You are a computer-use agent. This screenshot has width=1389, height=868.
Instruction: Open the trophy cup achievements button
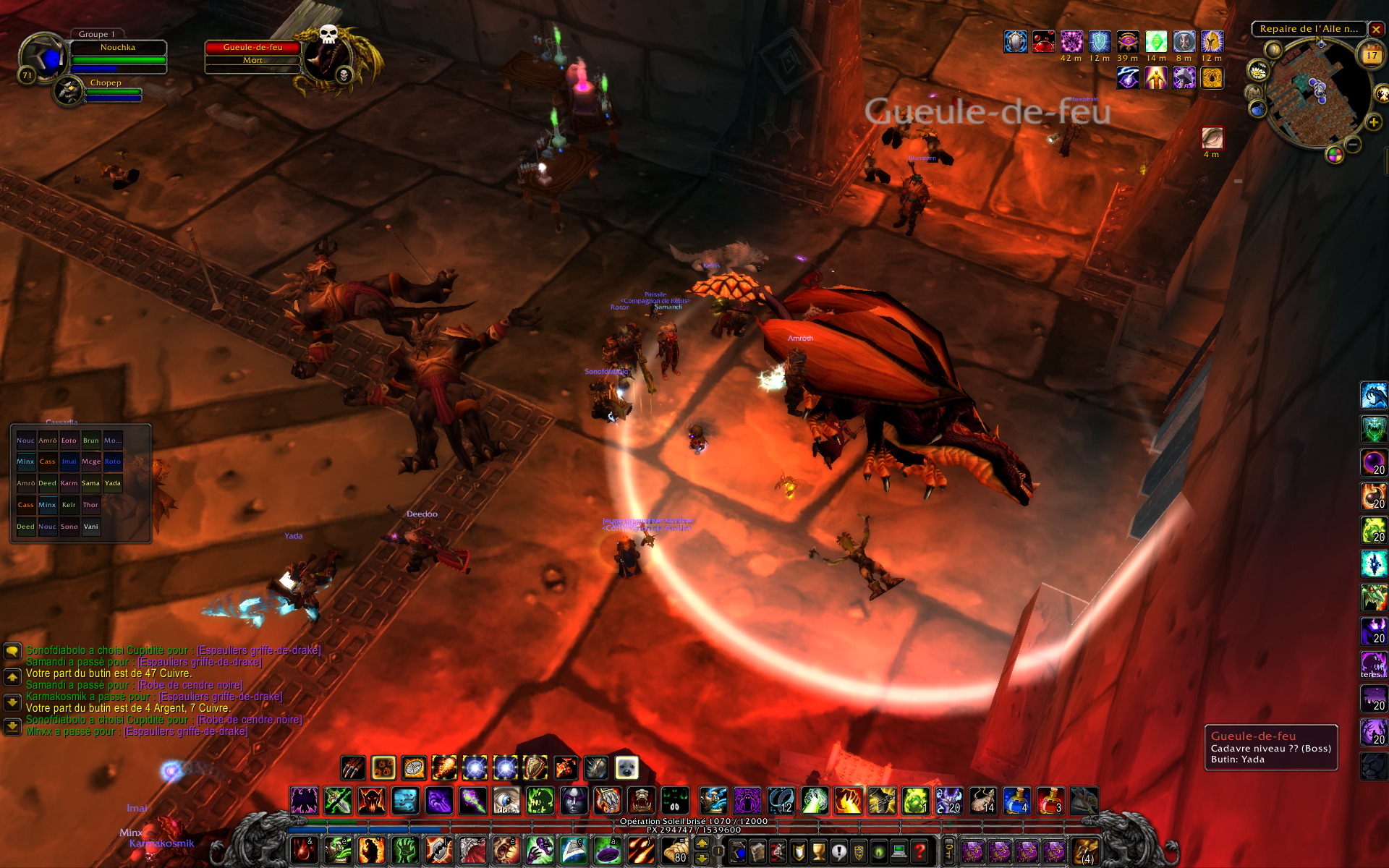pyautogui.click(x=819, y=851)
